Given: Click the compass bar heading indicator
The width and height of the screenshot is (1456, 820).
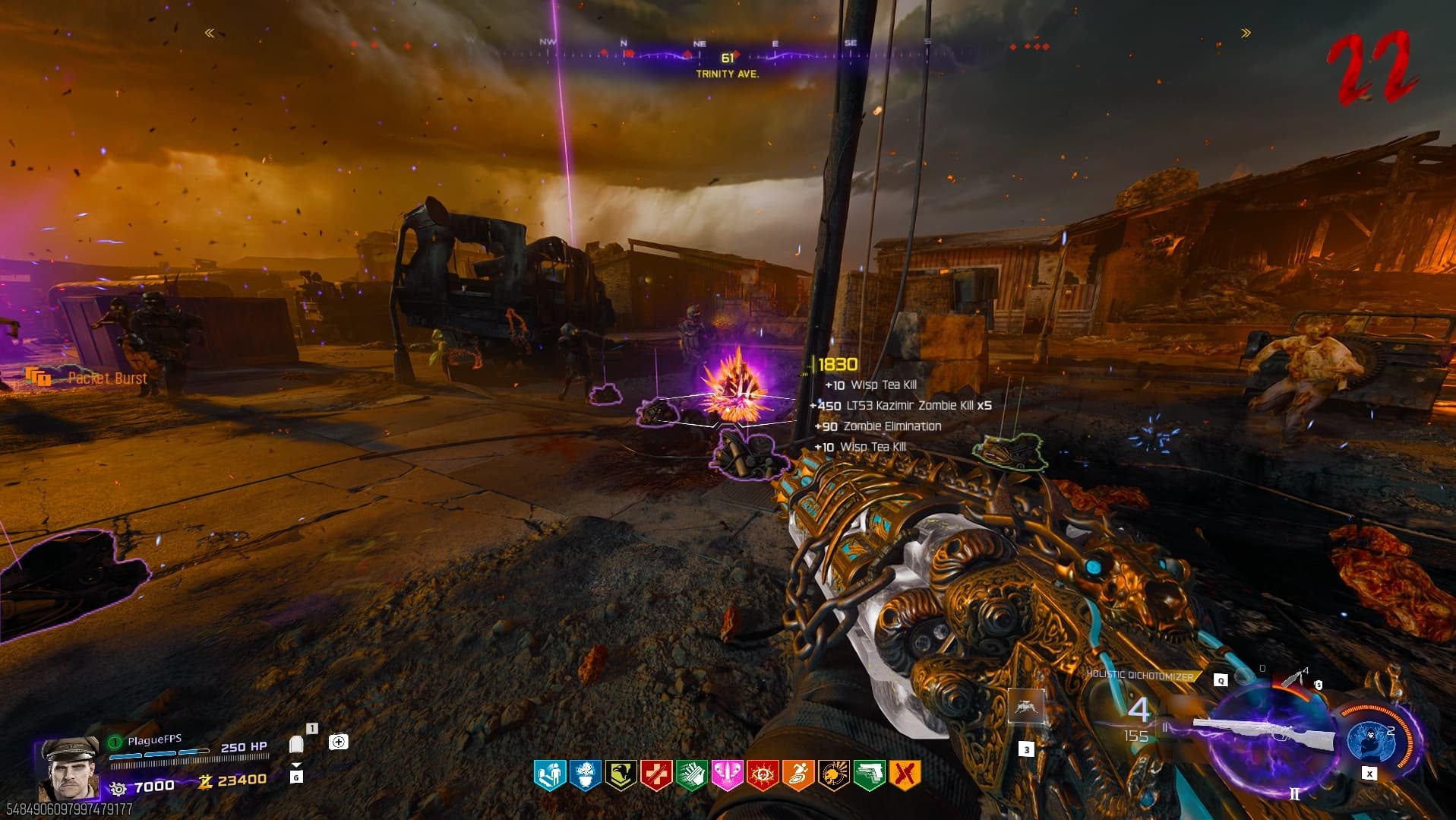Looking at the screenshot, I should tap(728, 58).
